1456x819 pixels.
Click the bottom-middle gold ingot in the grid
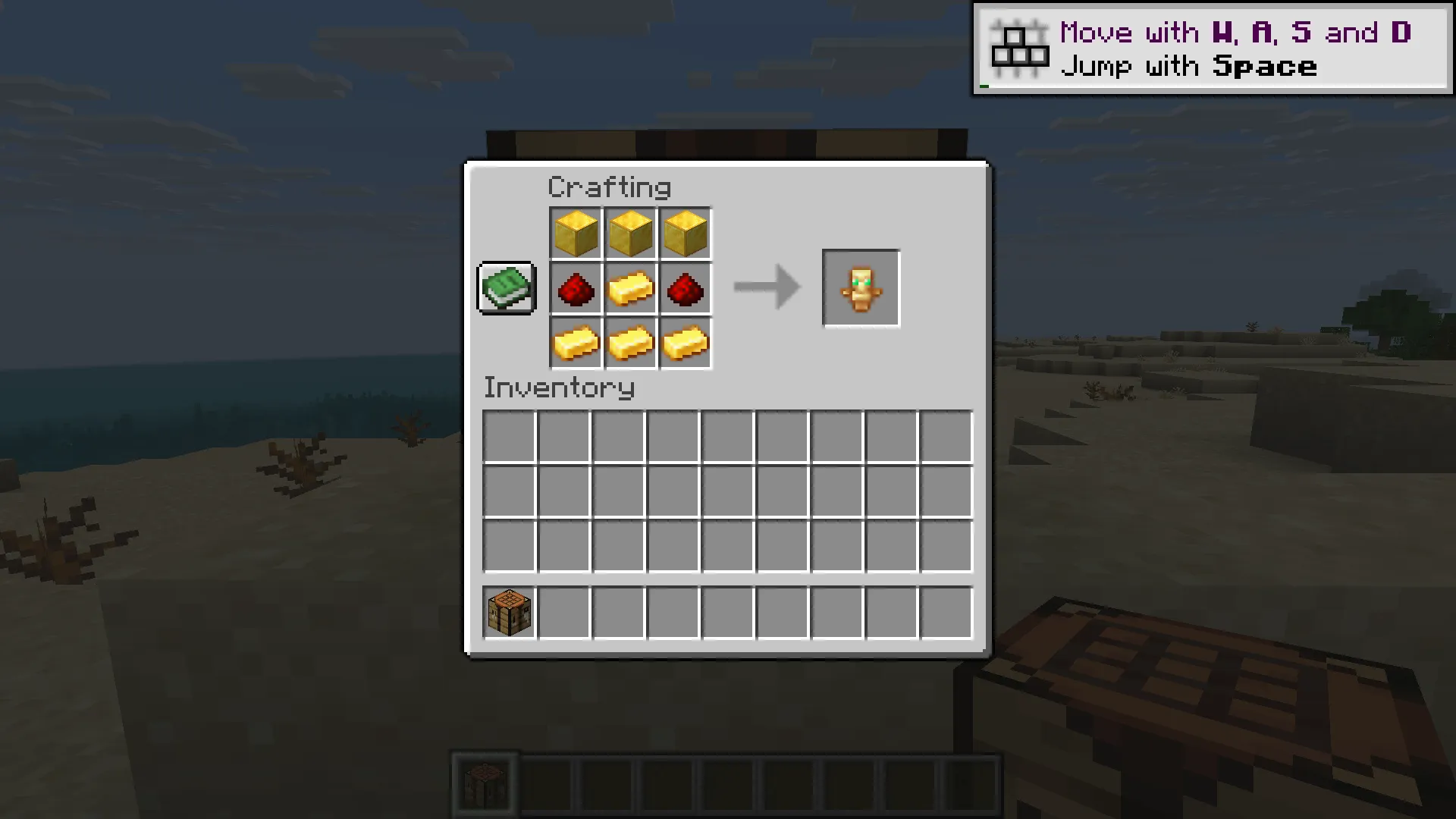630,344
